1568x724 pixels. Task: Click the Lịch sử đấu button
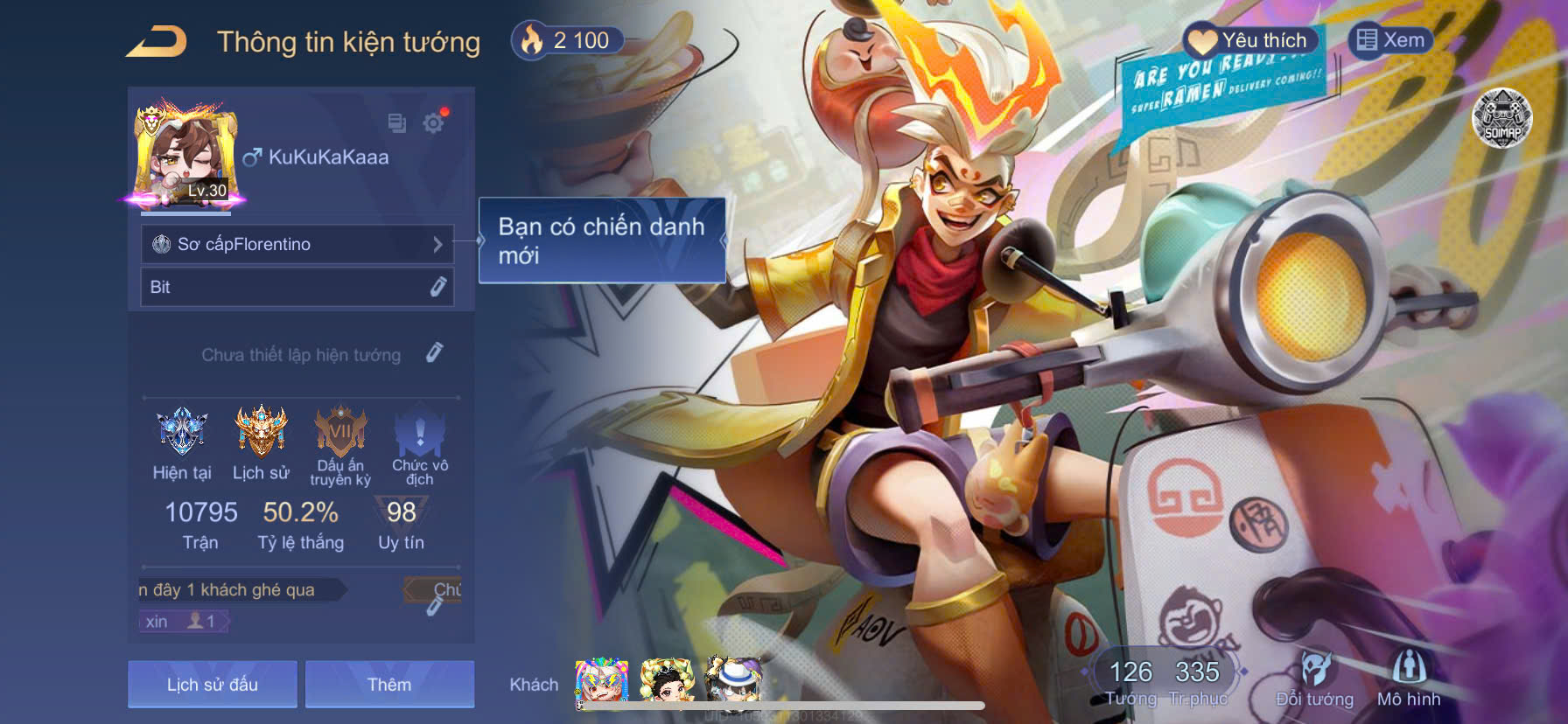point(212,685)
